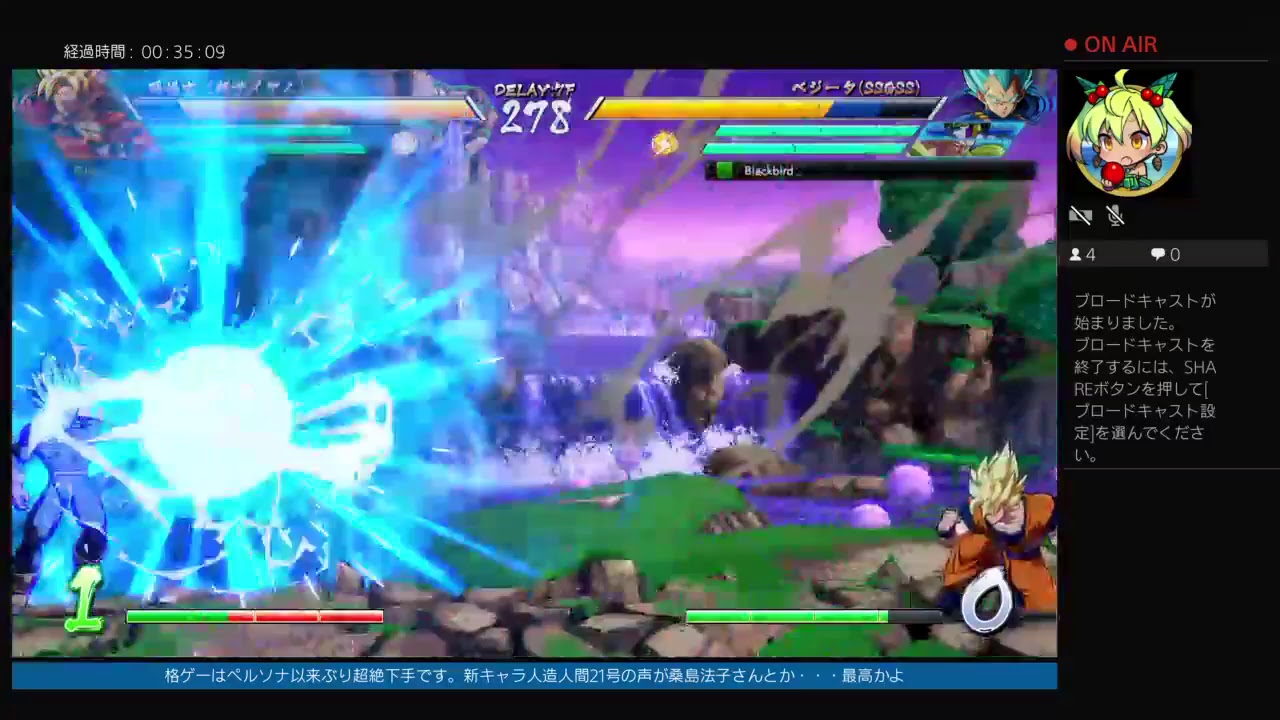Click the crossed-out camera icon

[x=1081, y=215]
